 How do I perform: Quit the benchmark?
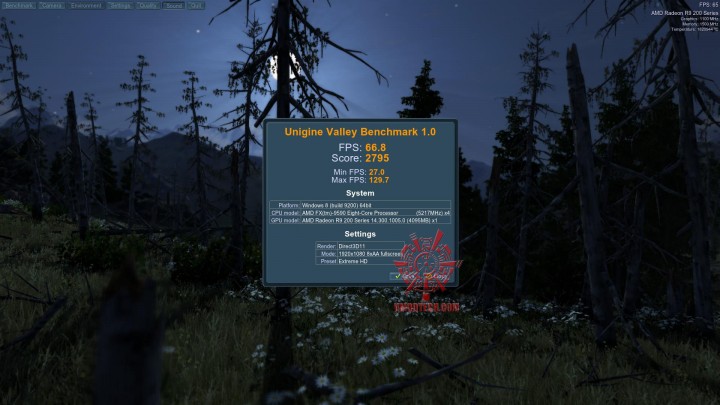point(195,5)
